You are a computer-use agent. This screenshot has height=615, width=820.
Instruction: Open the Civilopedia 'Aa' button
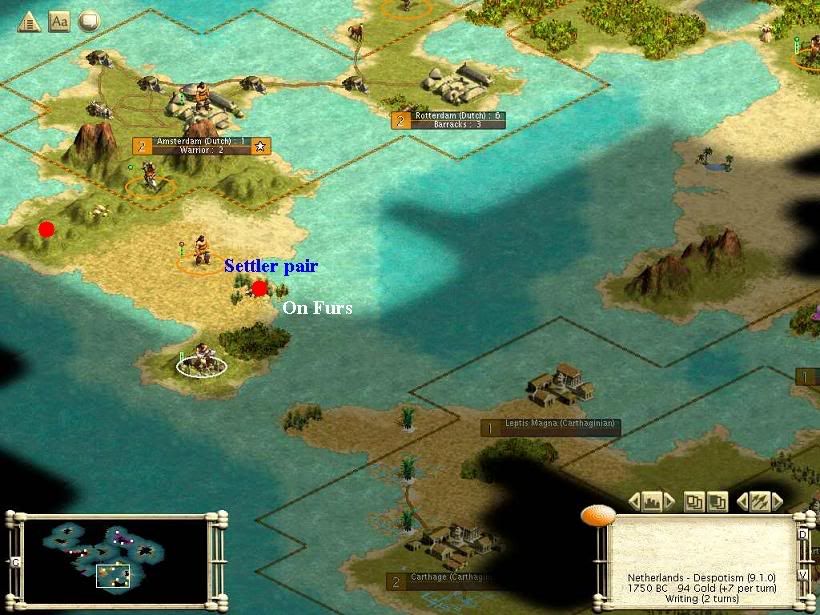[x=59, y=21]
